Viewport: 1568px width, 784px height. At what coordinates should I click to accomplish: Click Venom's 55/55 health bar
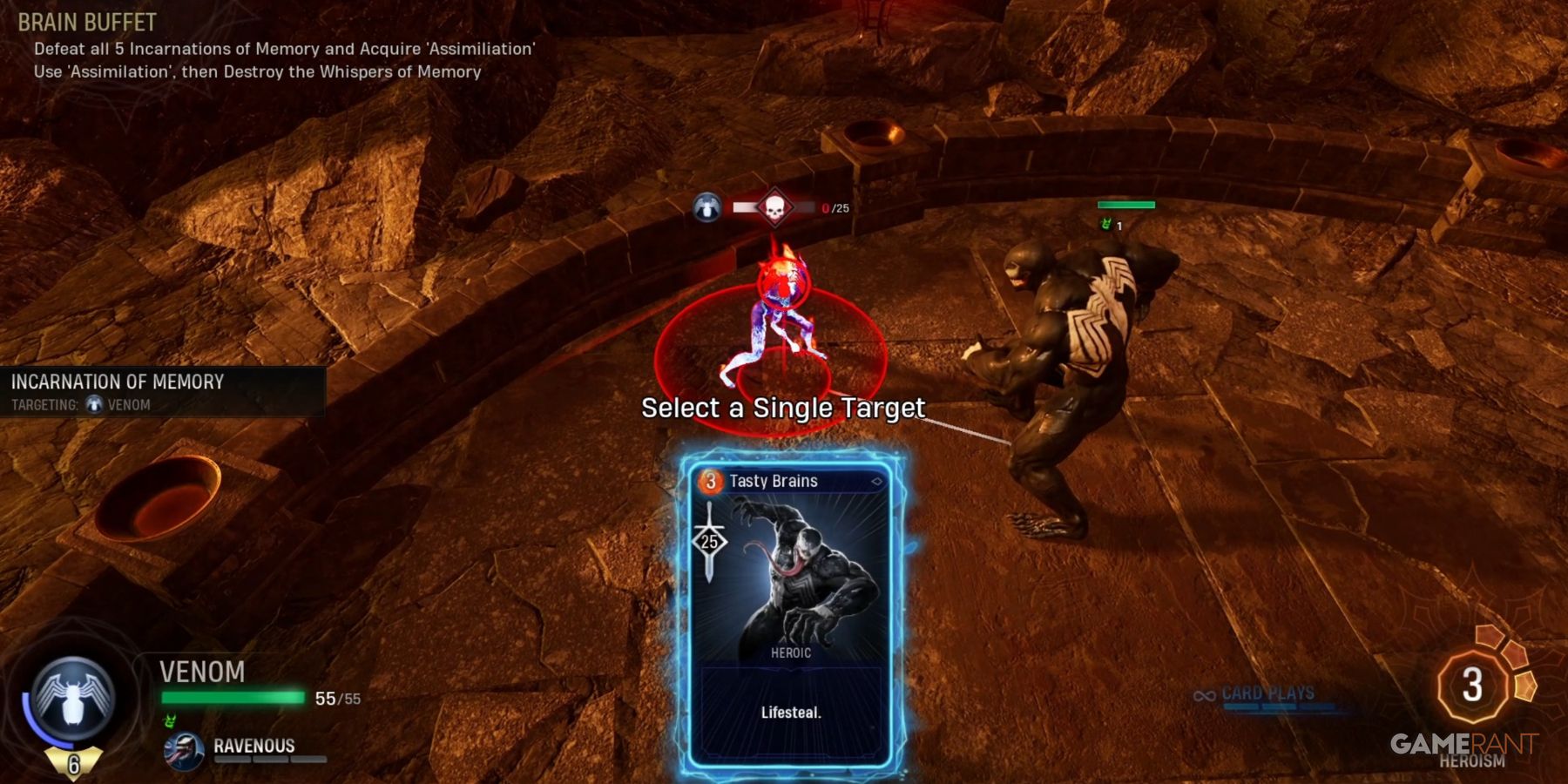tap(231, 696)
